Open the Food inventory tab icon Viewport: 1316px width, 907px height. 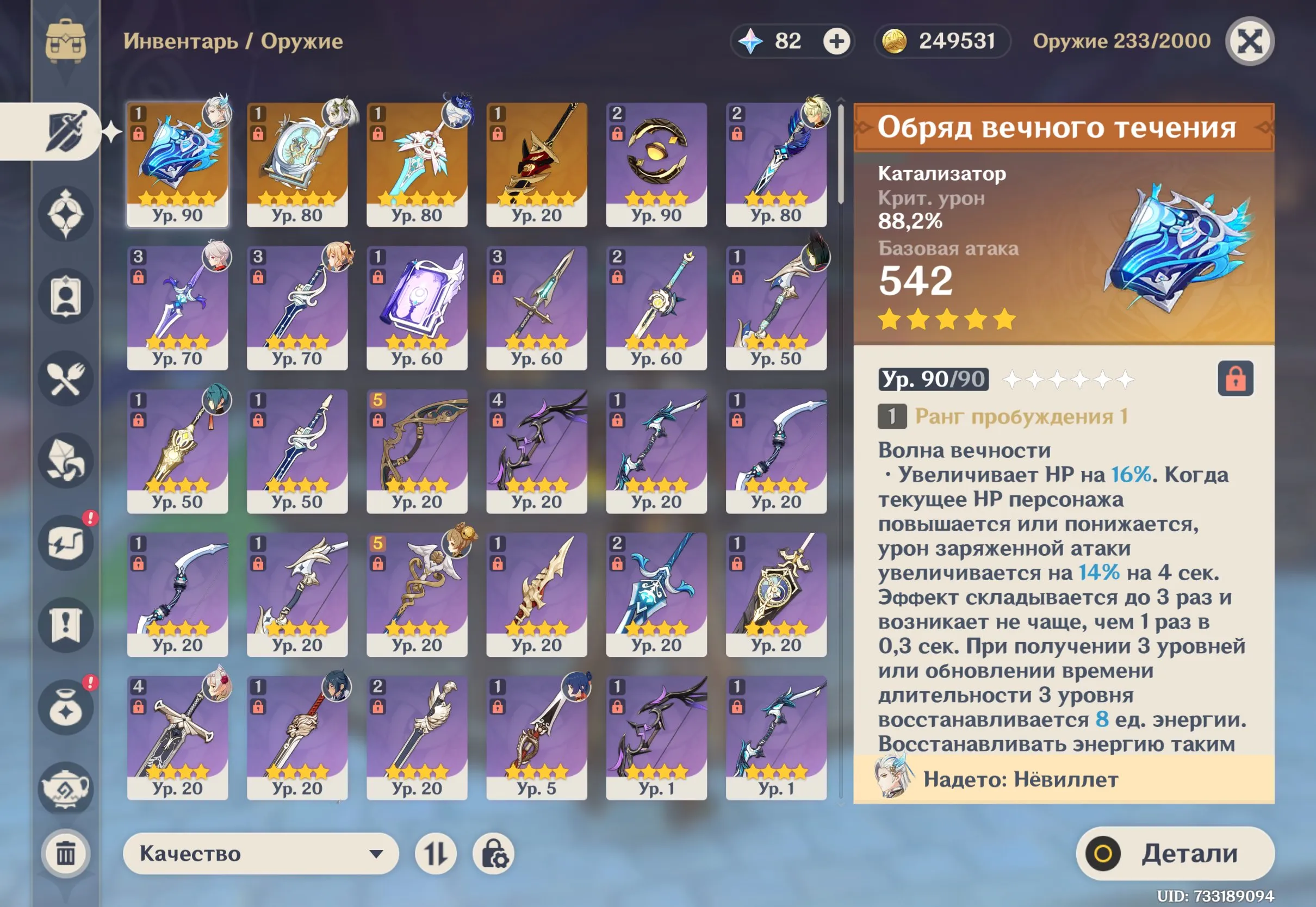[67, 378]
